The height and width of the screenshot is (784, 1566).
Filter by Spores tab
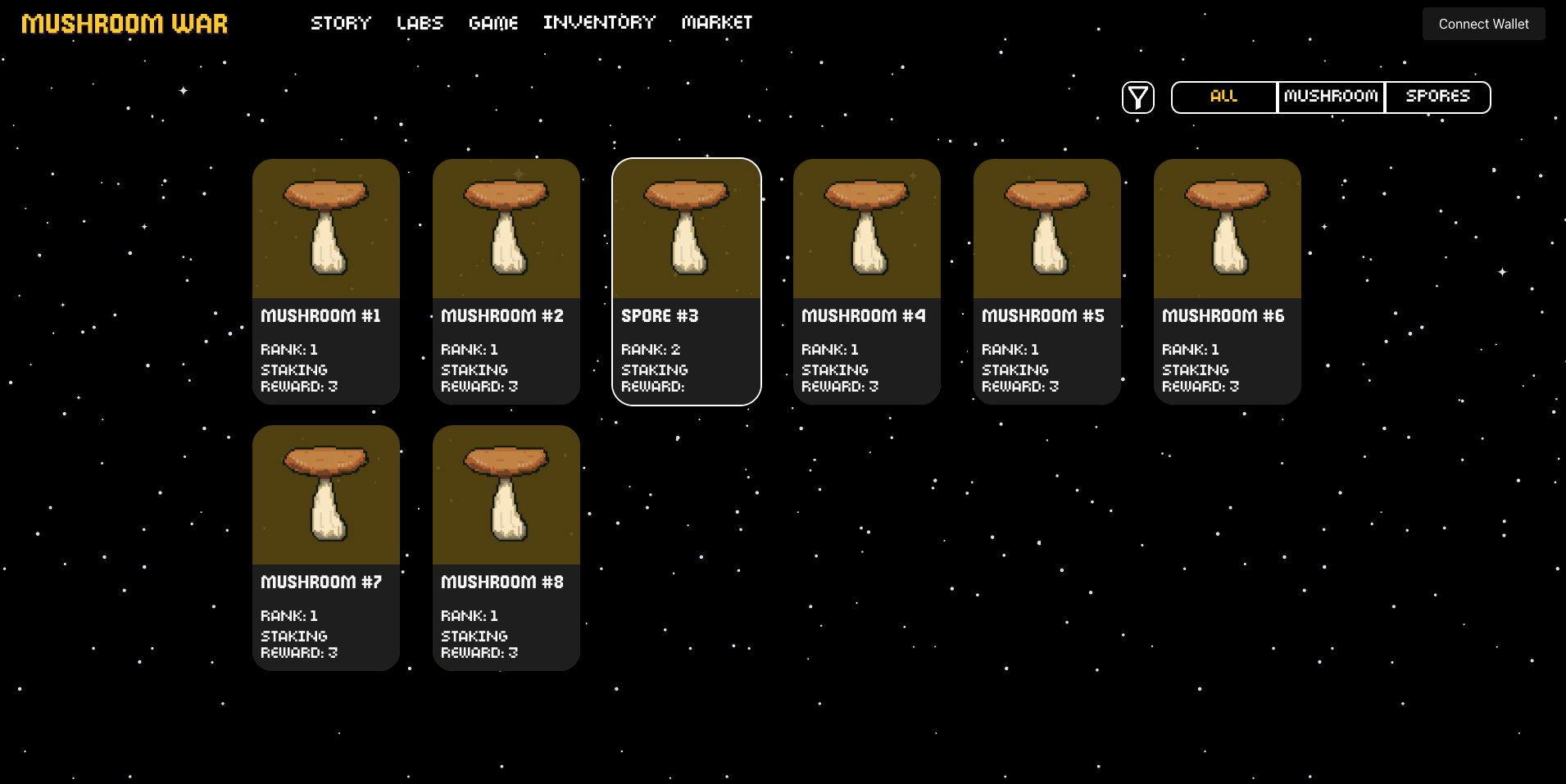coord(1437,97)
